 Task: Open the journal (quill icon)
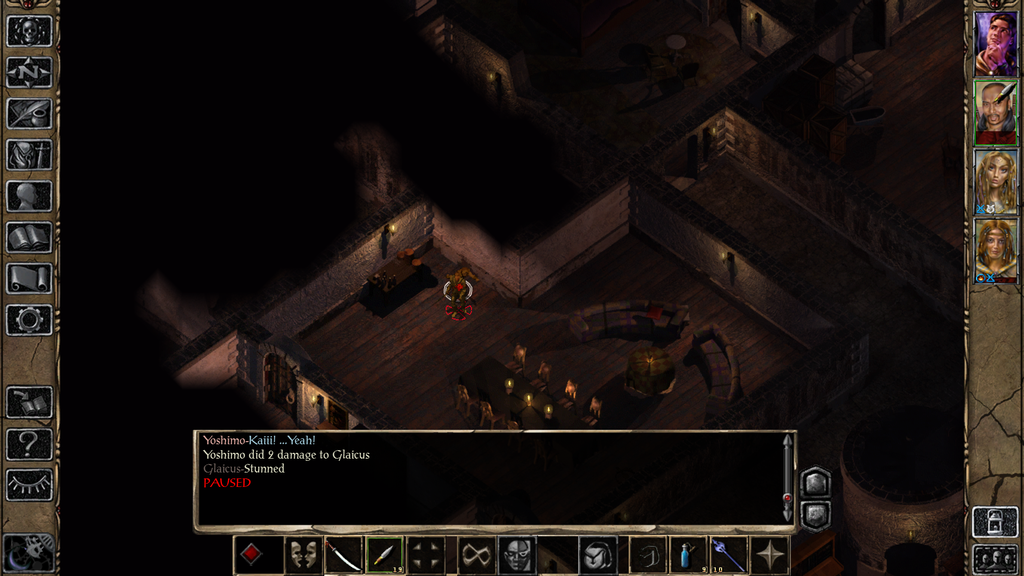coord(29,113)
